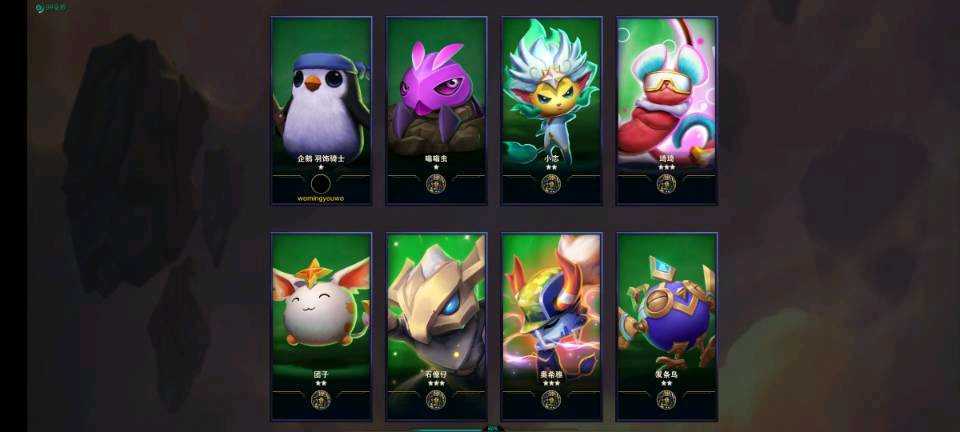The height and width of the screenshot is (432, 960).
Task: Select the golden armored golem card
Action: (436, 324)
